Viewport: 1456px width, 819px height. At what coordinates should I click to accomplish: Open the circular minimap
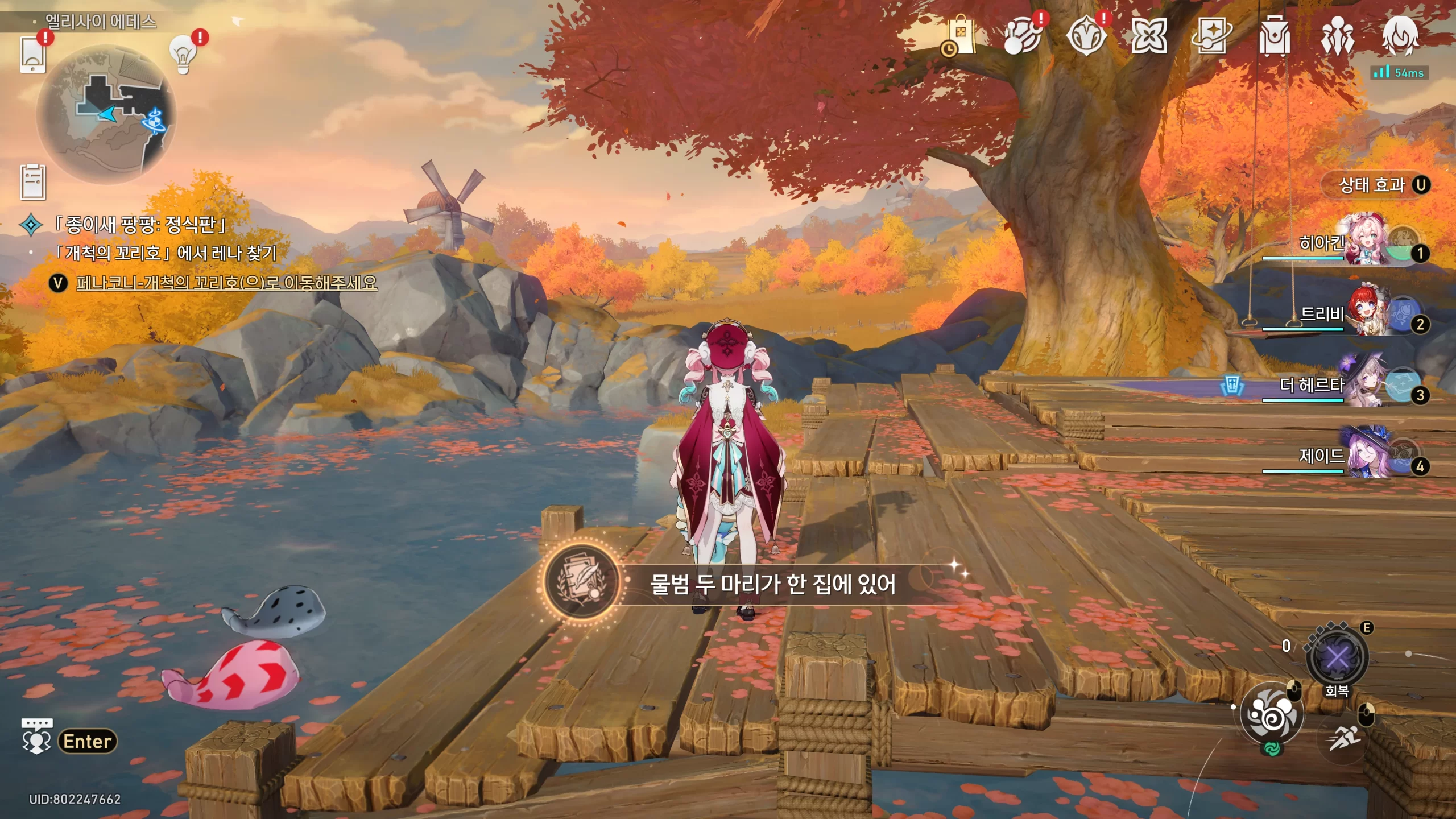[106, 114]
